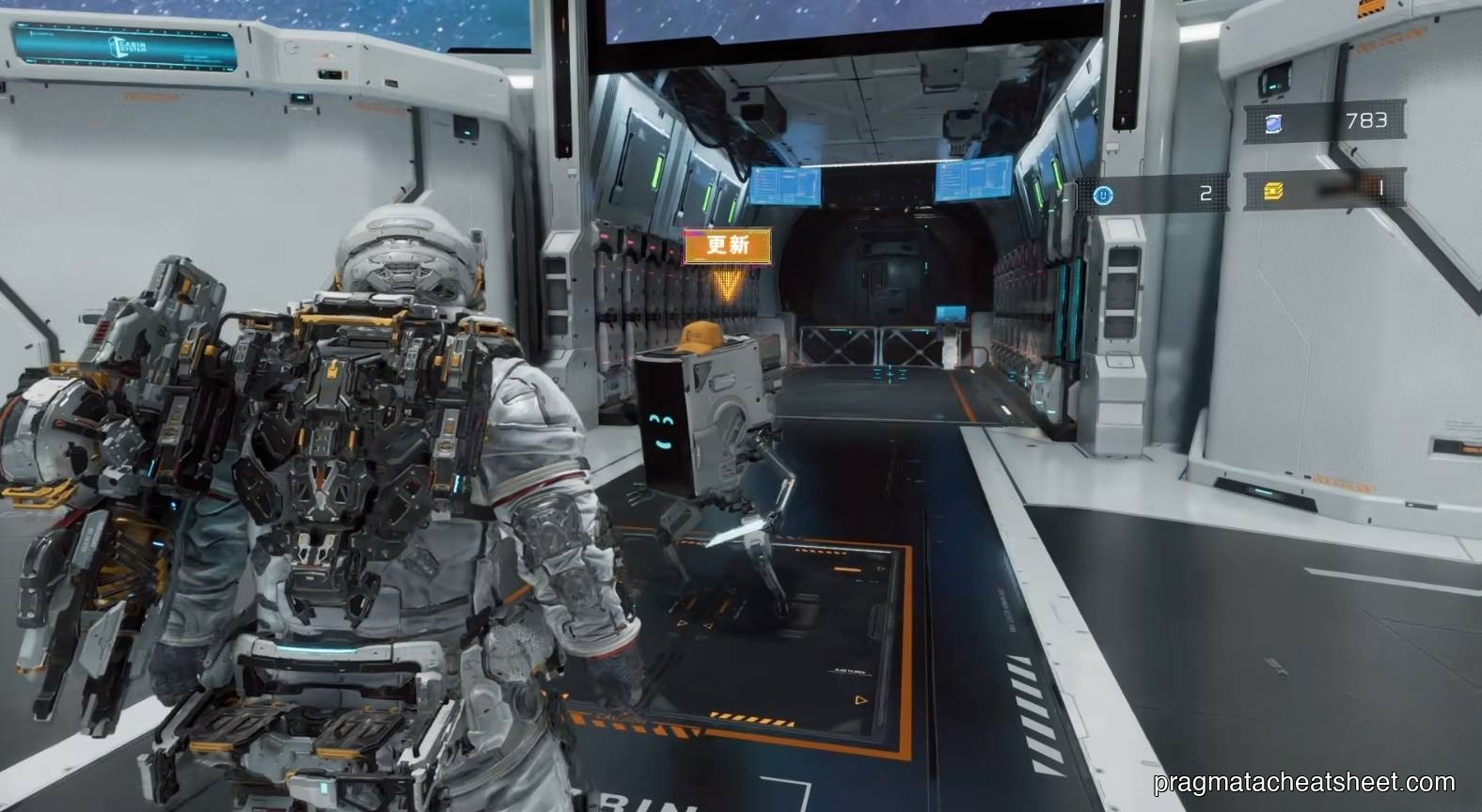Select the blue crystal currency icon
Viewport: 1482px width, 812px height.
tap(1274, 122)
